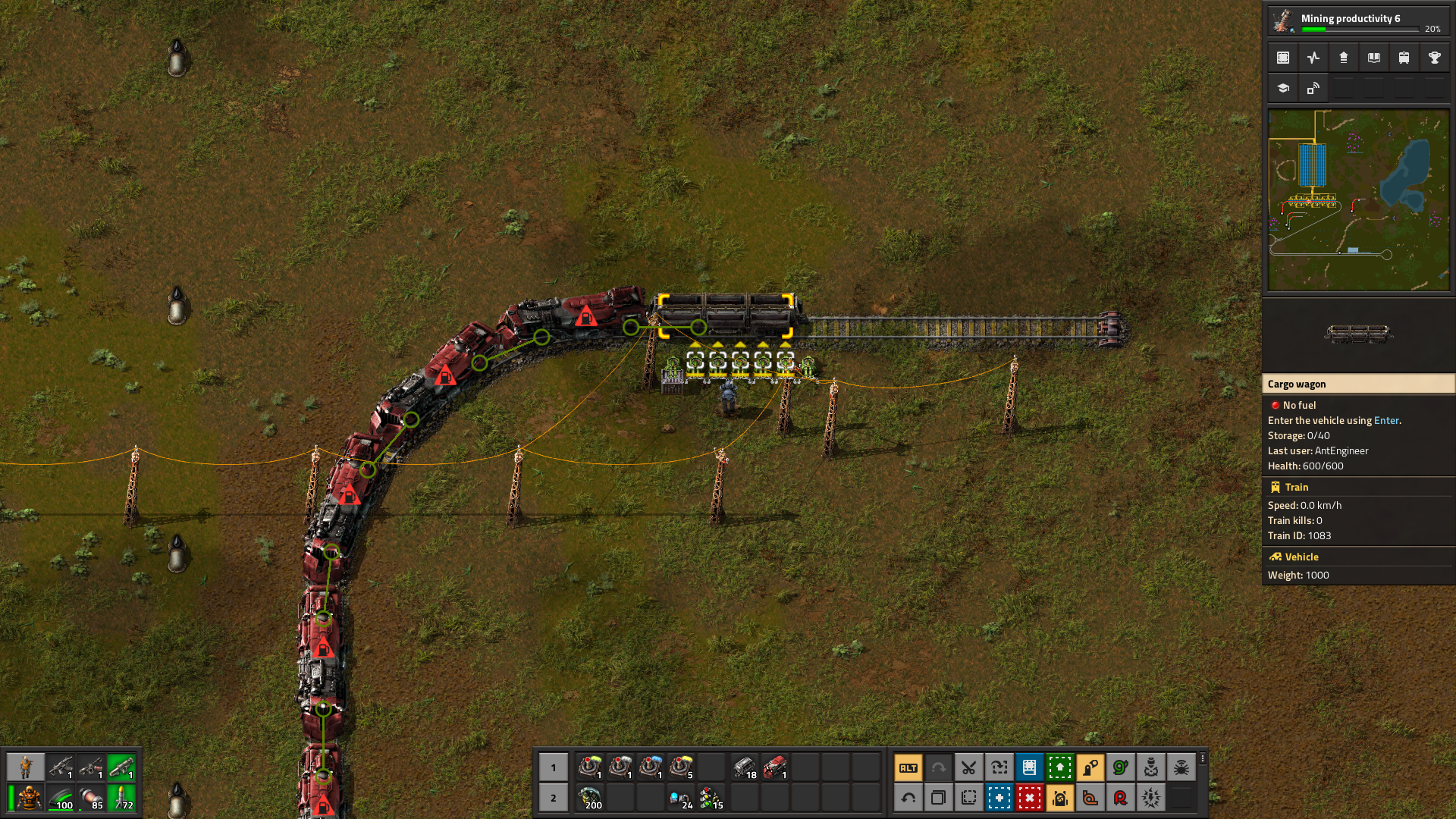The image size is (1456, 819).
Task: Select the yellow deconstruction planner
Action: pyautogui.click(x=1030, y=797)
